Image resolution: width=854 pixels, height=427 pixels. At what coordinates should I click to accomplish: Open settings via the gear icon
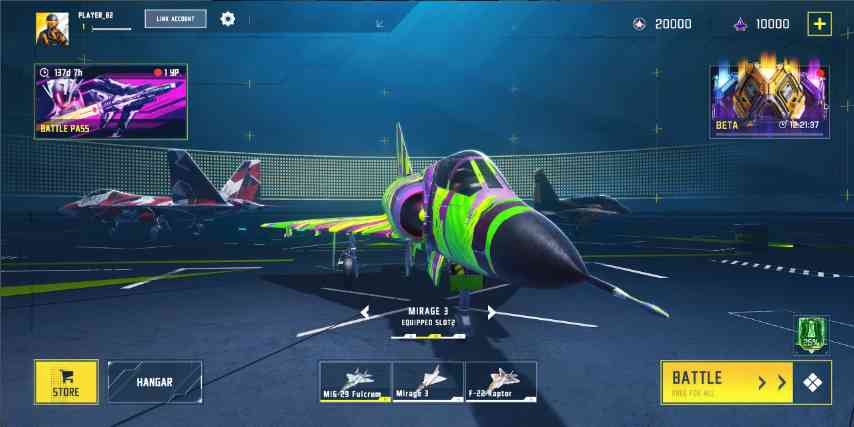pyautogui.click(x=228, y=19)
